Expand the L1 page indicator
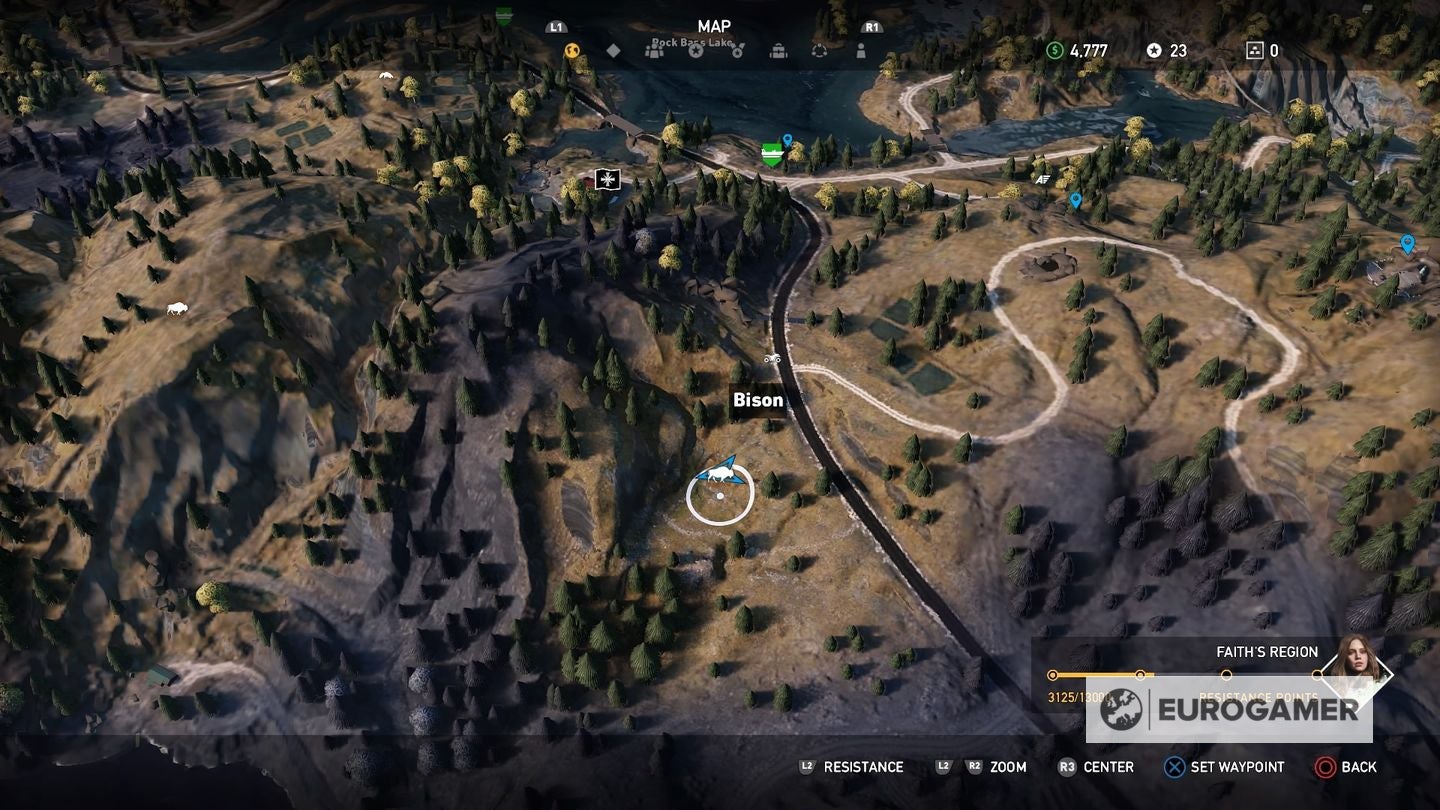This screenshot has width=1440, height=810. click(556, 27)
